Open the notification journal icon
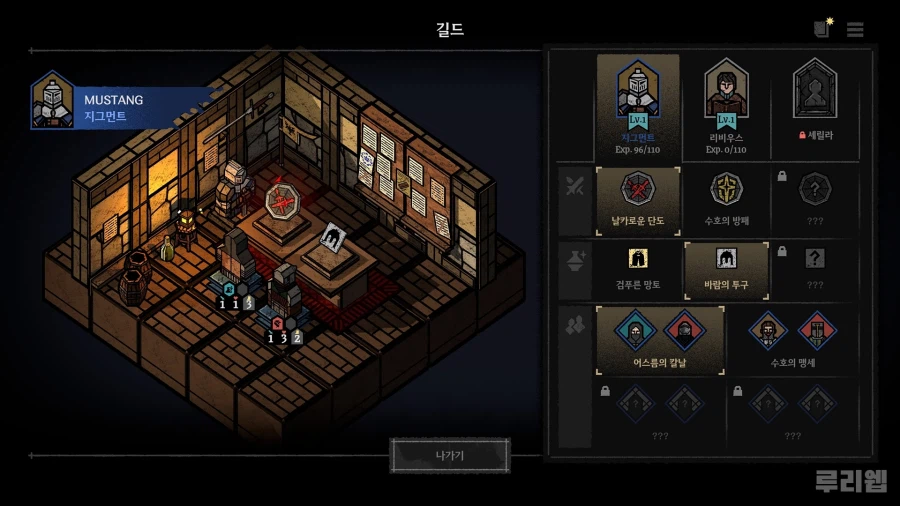Viewport: 900px width, 506px height. [x=822, y=29]
